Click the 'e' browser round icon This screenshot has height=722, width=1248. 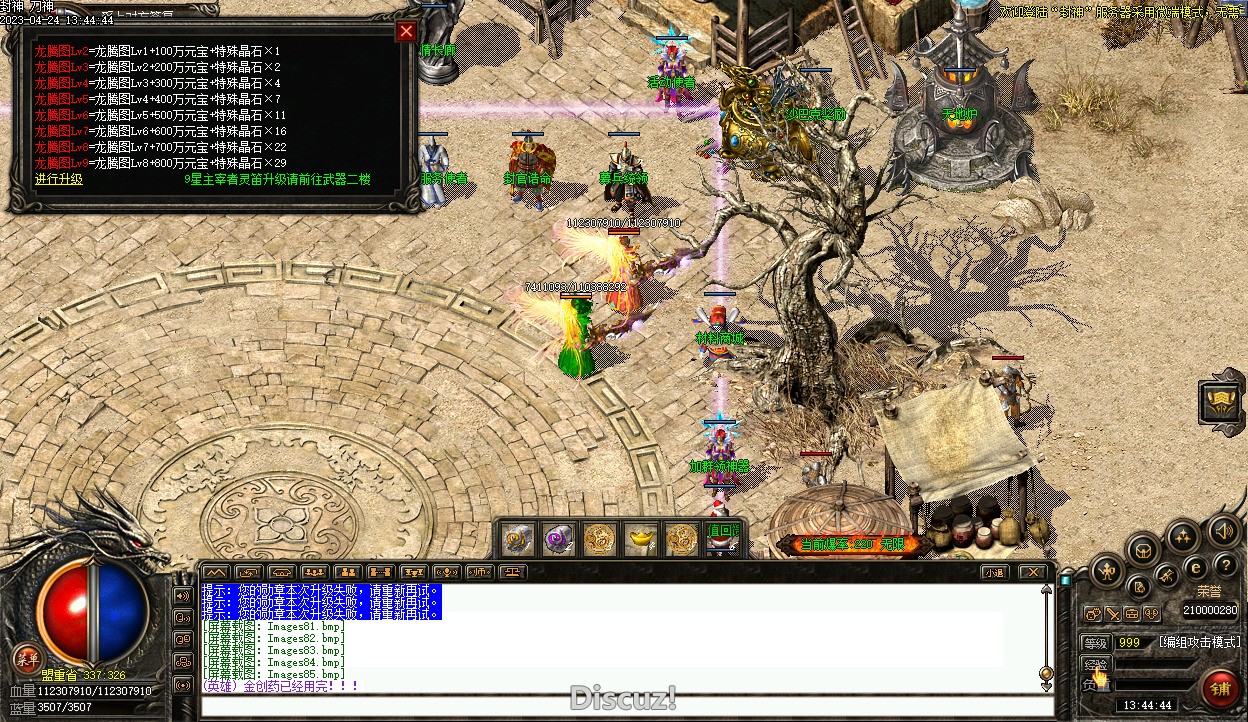click(x=1195, y=567)
